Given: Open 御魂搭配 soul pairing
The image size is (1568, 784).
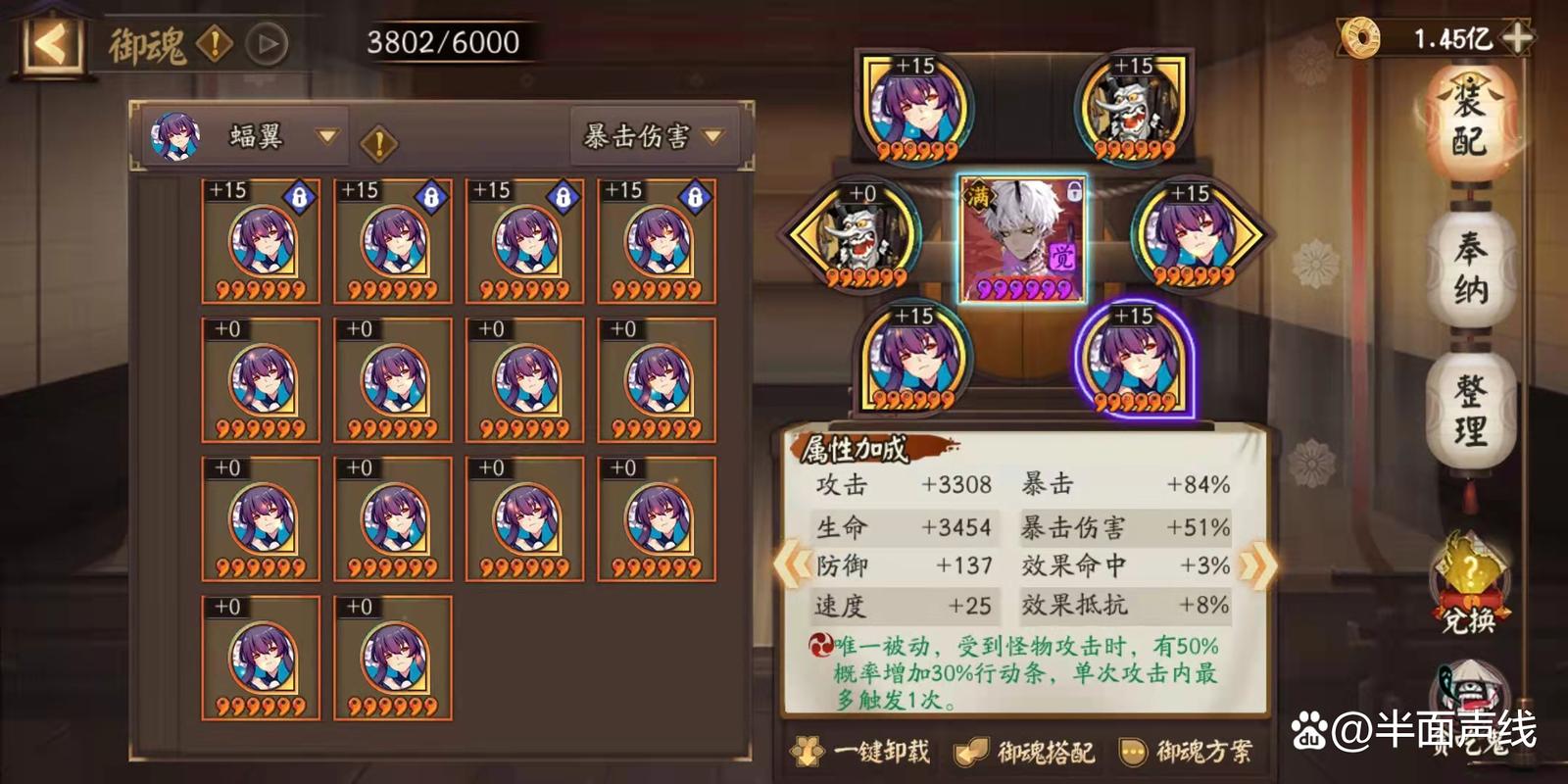Looking at the screenshot, I should [1026, 752].
